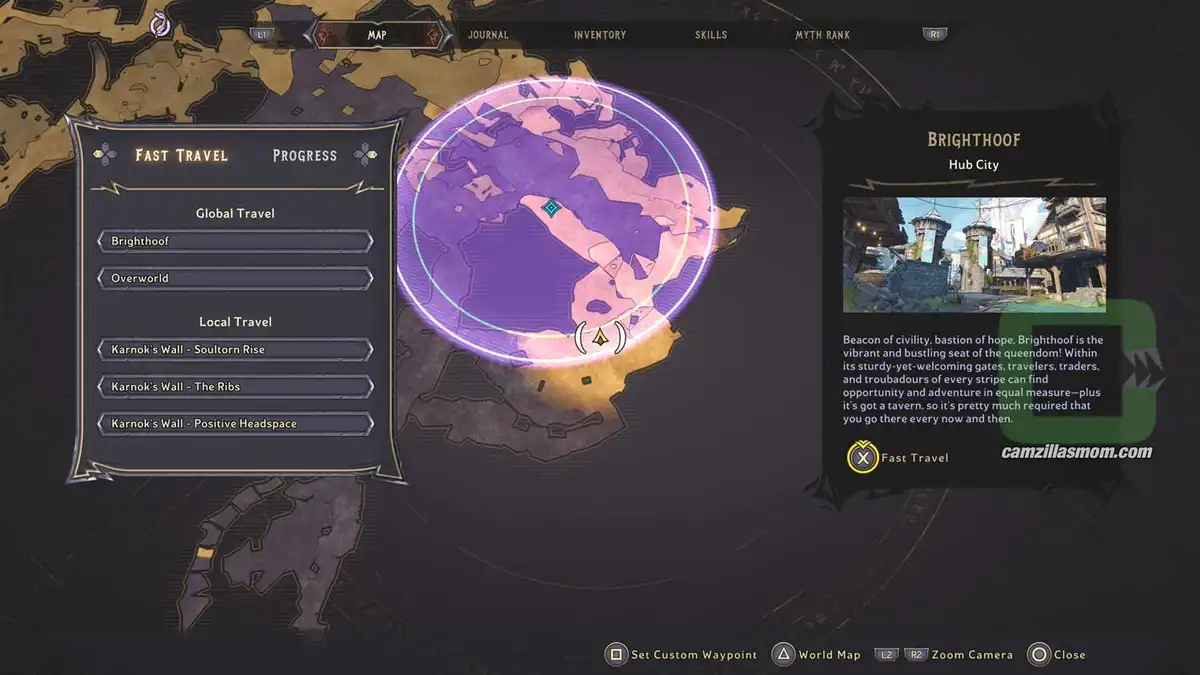This screenshot has width=1200, height=675.
Task: Select the Fast Travel panel tab
Action: click(182, 155)
